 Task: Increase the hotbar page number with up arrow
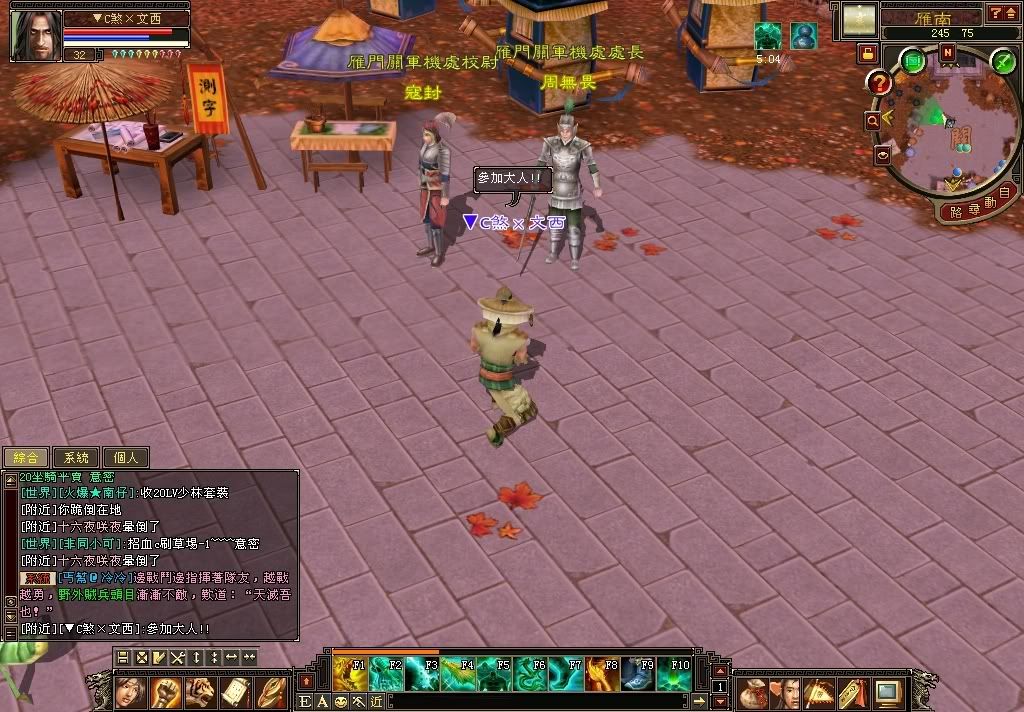coord(719,671)
